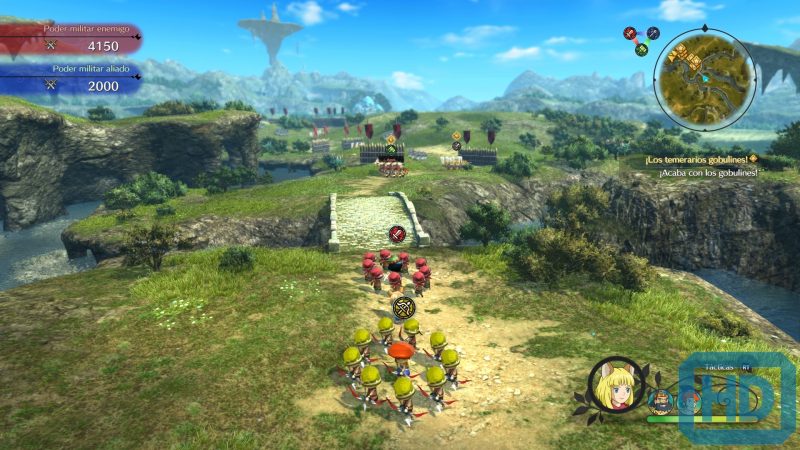This screenshot has height=450, width=800.
Task: Click the red sword enemy squad marker
Action: [x=397, y=235]
